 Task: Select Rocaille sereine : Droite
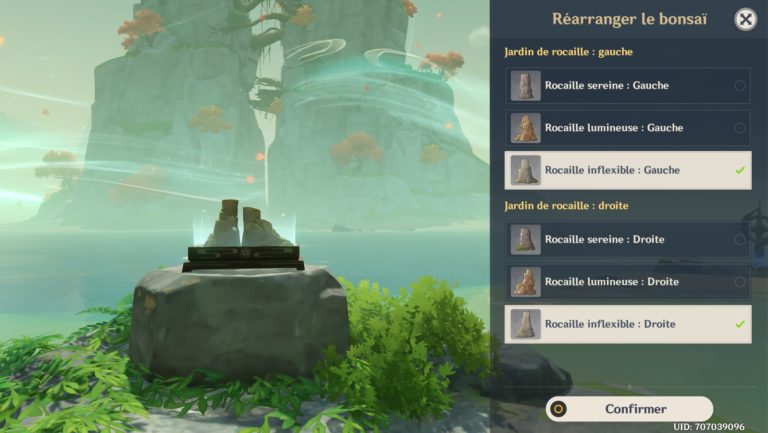click(627, 240)
